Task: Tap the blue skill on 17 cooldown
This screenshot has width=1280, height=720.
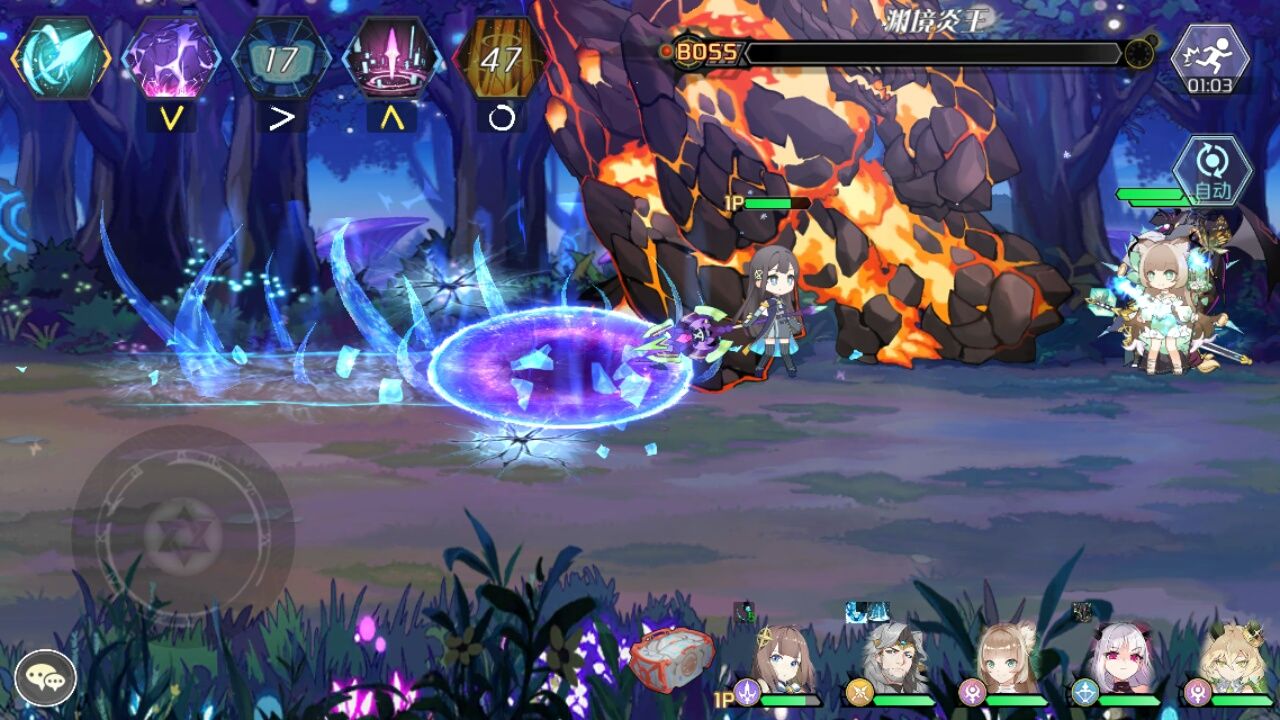Action: pyautogui.click(x=281, y=58)
